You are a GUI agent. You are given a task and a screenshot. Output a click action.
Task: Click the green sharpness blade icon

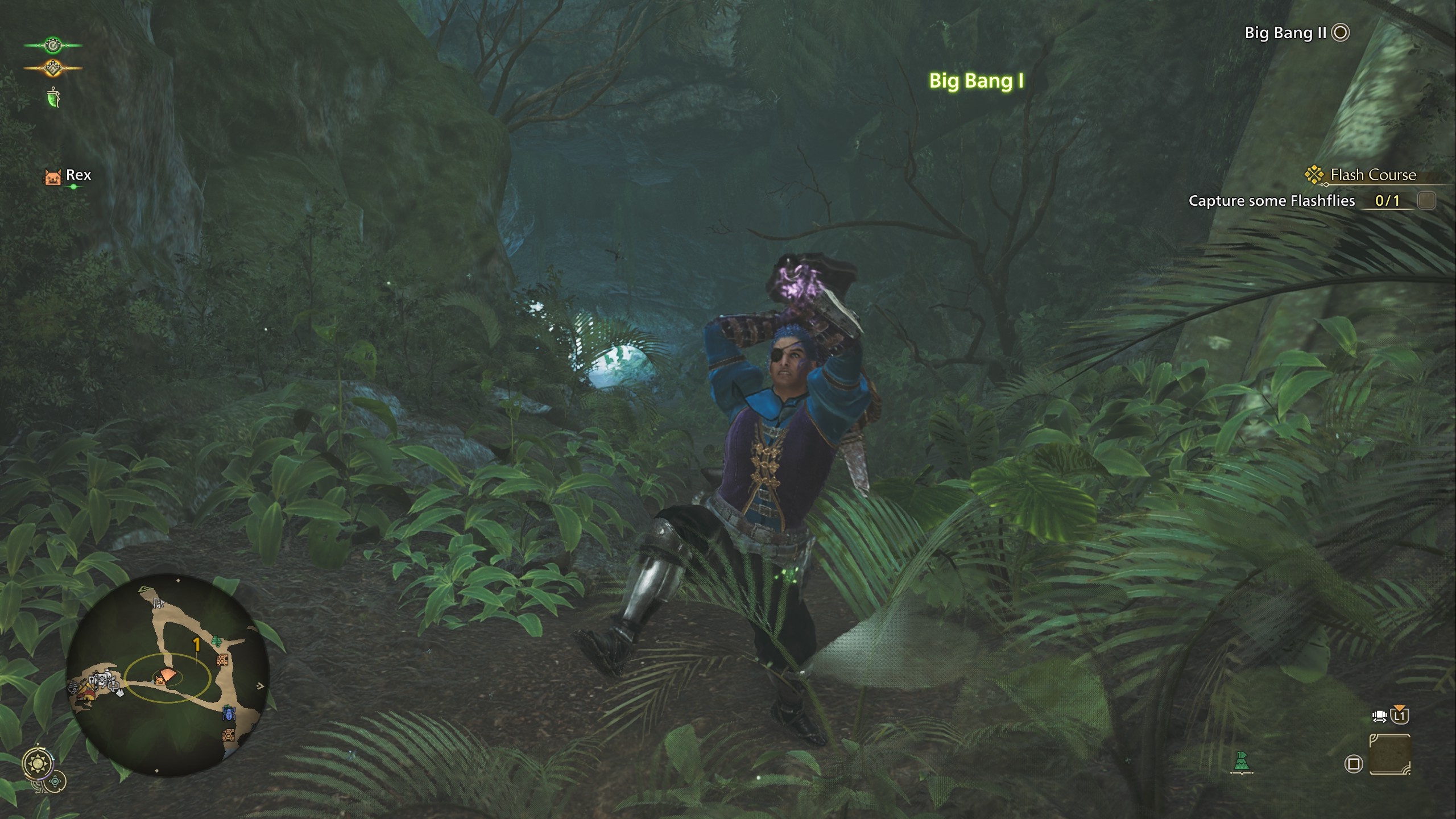click(x=53, y=98)
